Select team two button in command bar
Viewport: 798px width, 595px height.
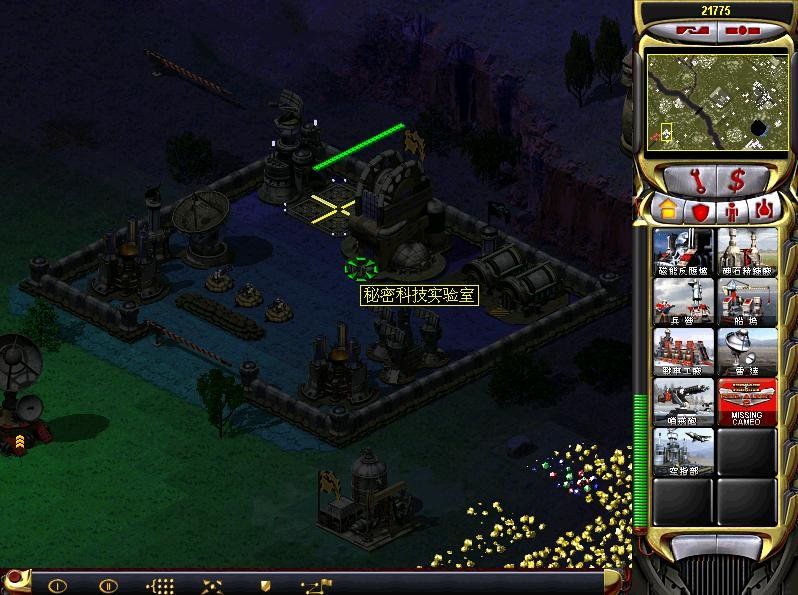(108, 585)
